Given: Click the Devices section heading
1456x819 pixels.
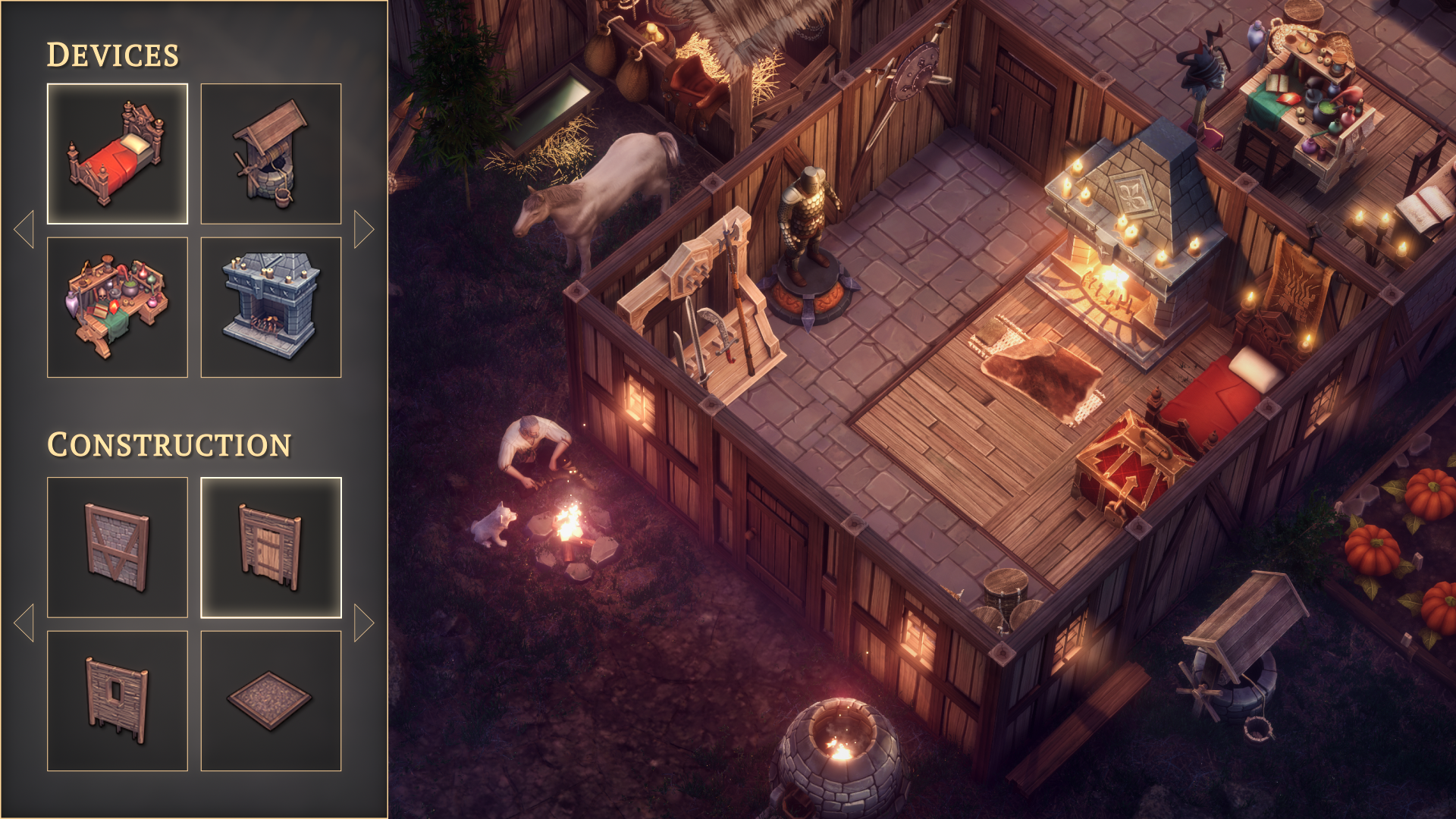Looking at the screenshot, I should click(114, 53).
